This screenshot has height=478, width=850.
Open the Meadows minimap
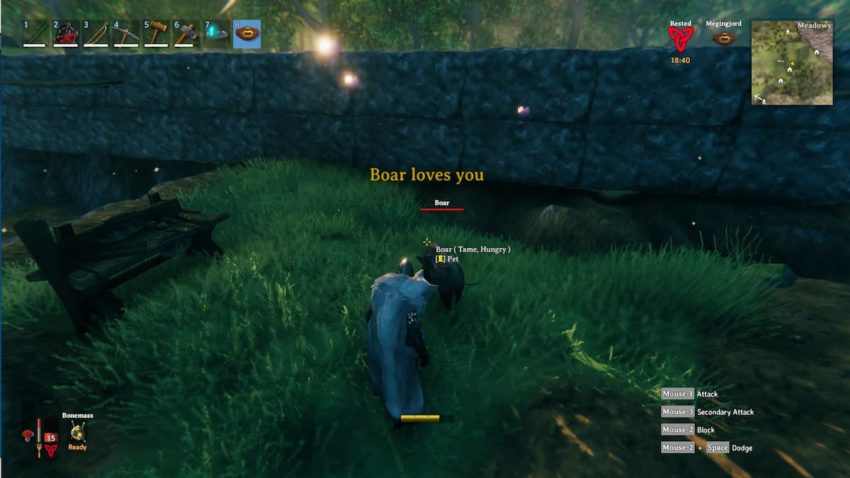pyautogui.click(x=792, y=62)
